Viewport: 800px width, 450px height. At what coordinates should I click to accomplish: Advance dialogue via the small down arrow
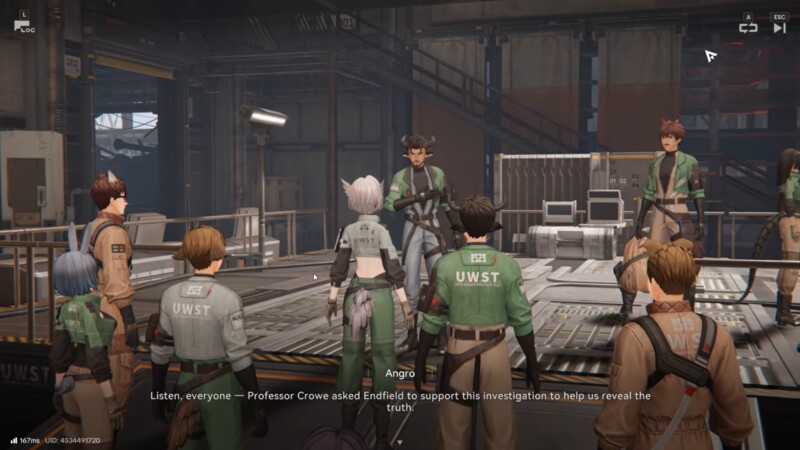(x=399, y=441)
